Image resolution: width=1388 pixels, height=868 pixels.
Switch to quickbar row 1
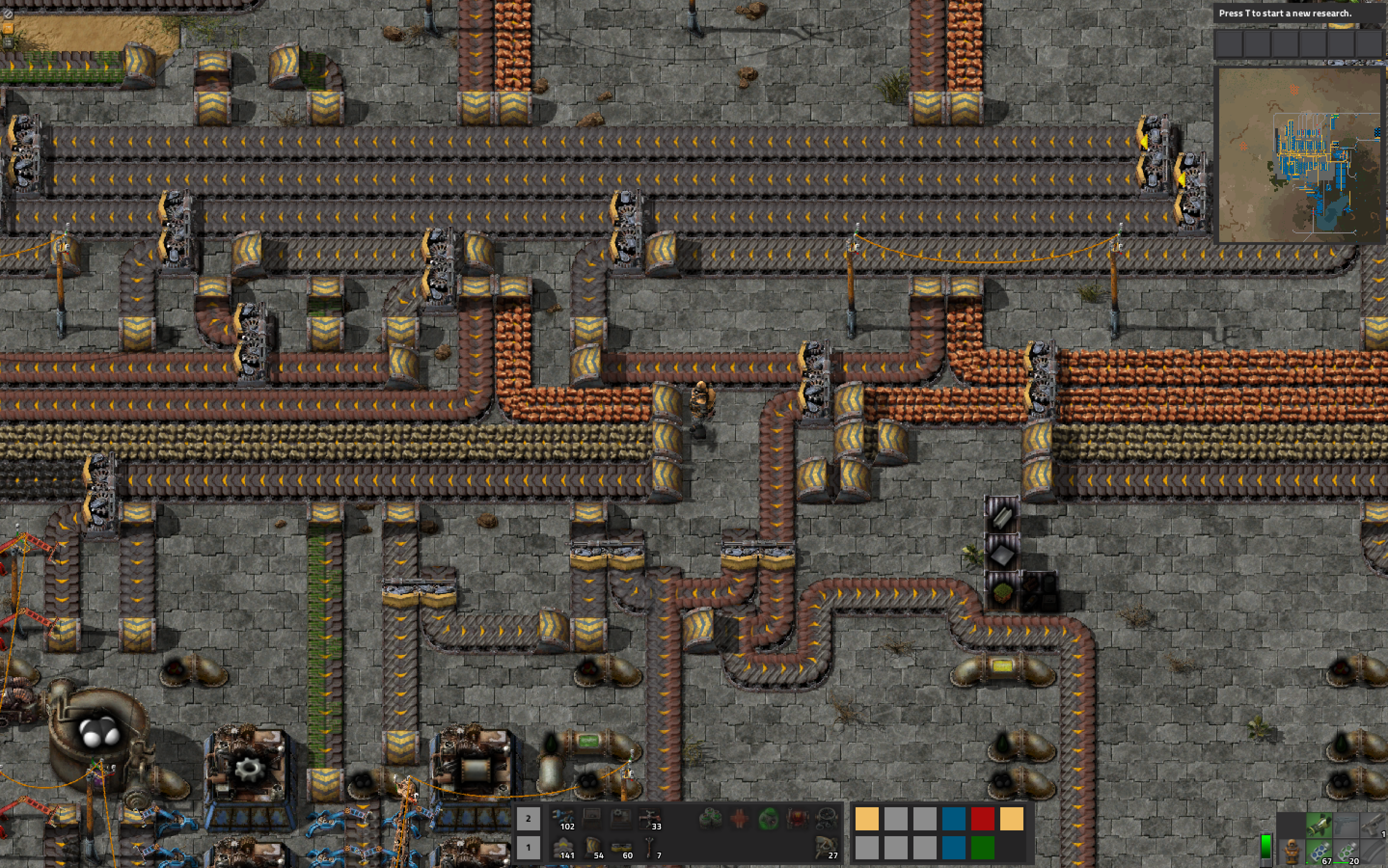coord(528,847)
